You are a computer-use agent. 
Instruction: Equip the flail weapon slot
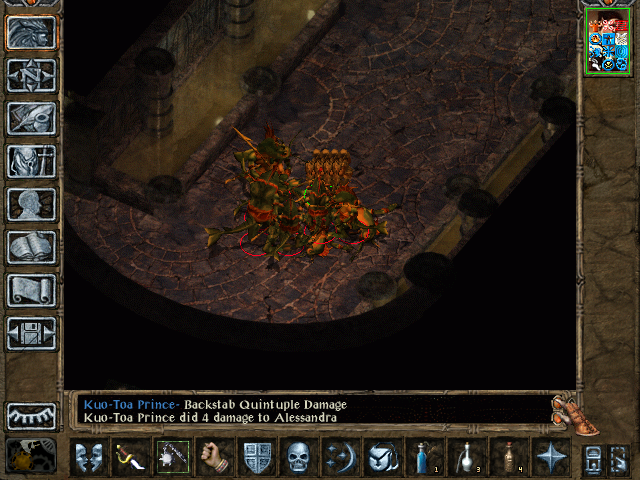coord(172,458)
